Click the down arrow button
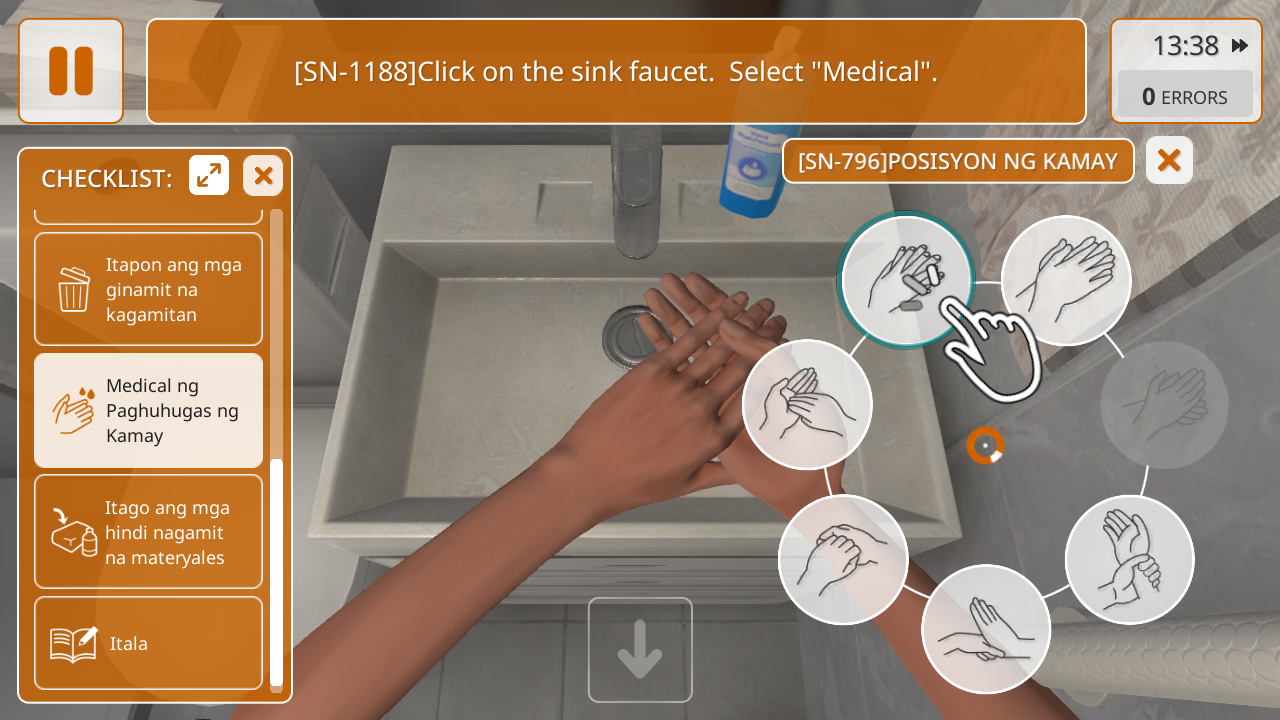1280x720 pixels. click(640, 650)
